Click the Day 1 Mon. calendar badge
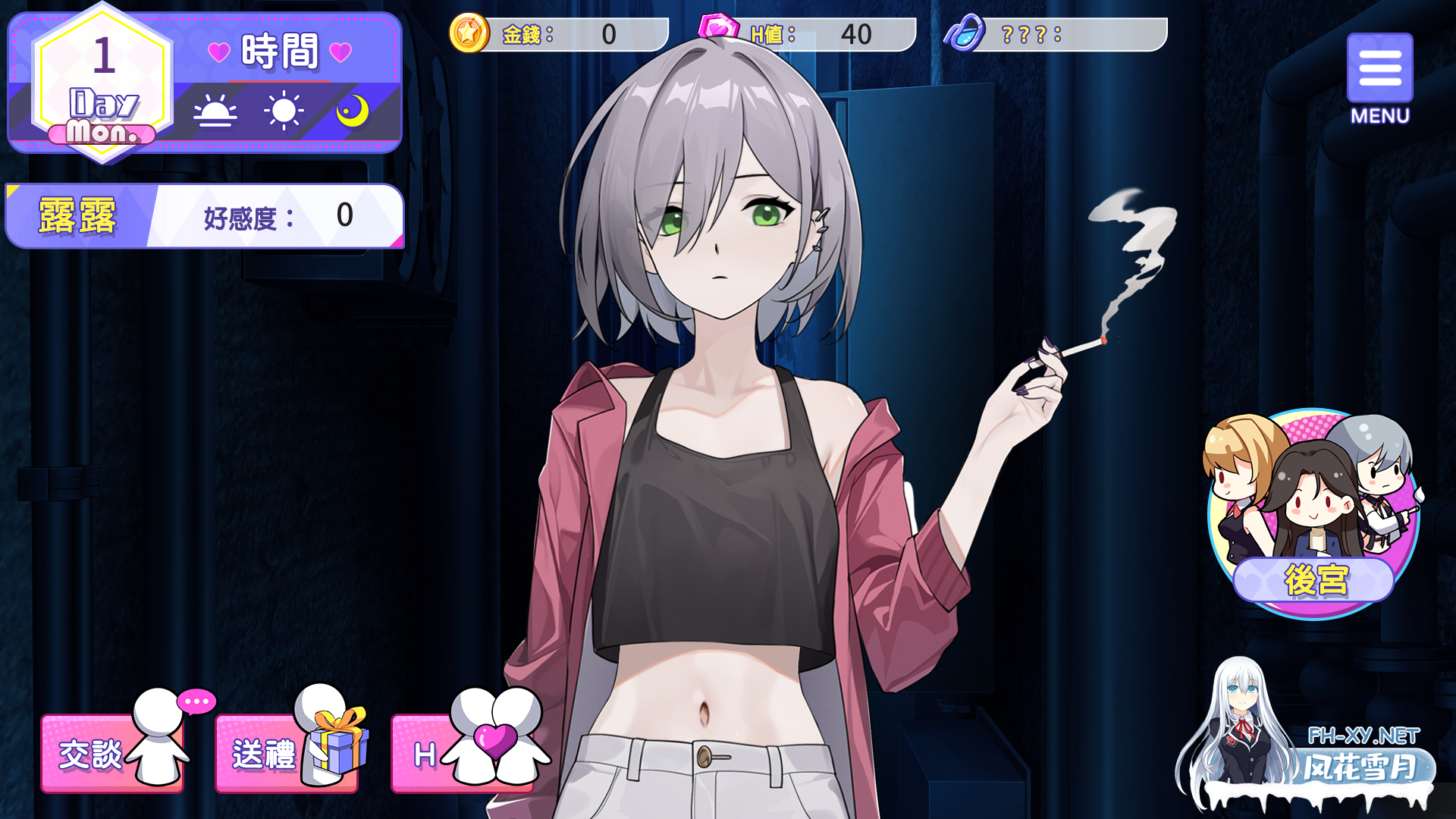 click(103, 85)
